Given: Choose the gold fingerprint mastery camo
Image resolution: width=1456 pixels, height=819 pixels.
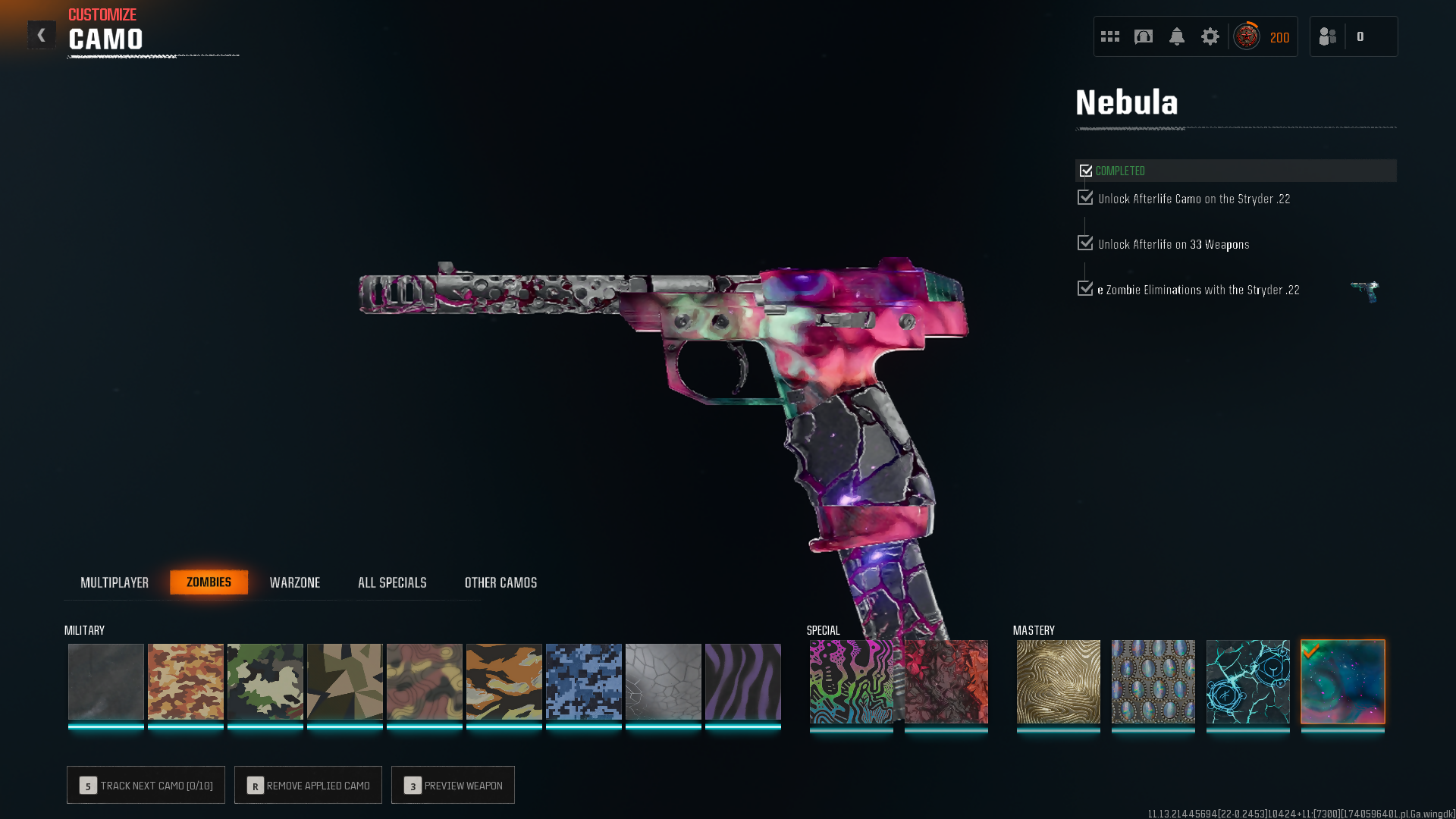Looking at the screenshot, I should [1059, 681].
